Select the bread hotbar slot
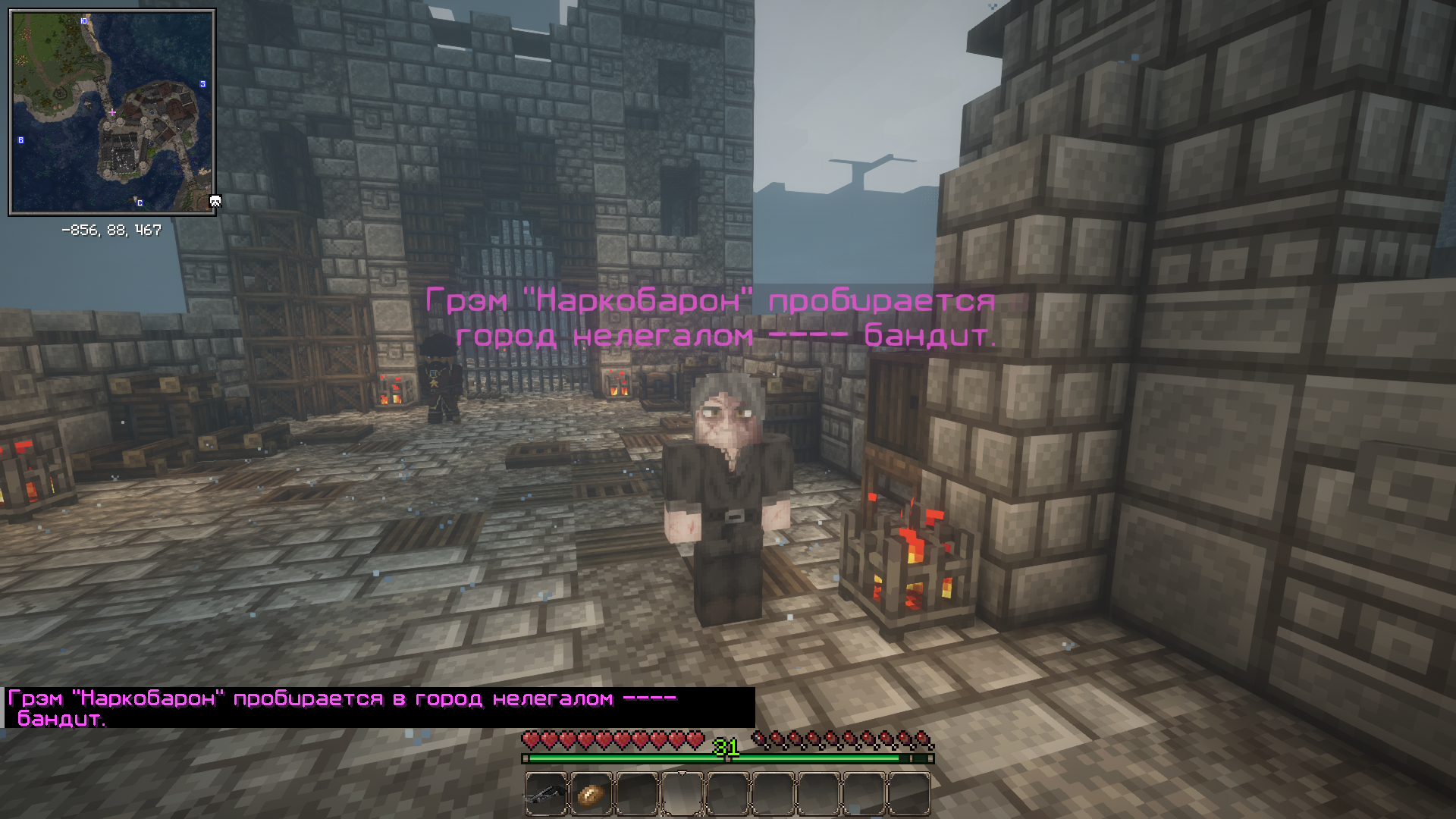Image resolution: width=1456 pixels, height=819 pixels. pyautogui.click(x=591, y=794)
